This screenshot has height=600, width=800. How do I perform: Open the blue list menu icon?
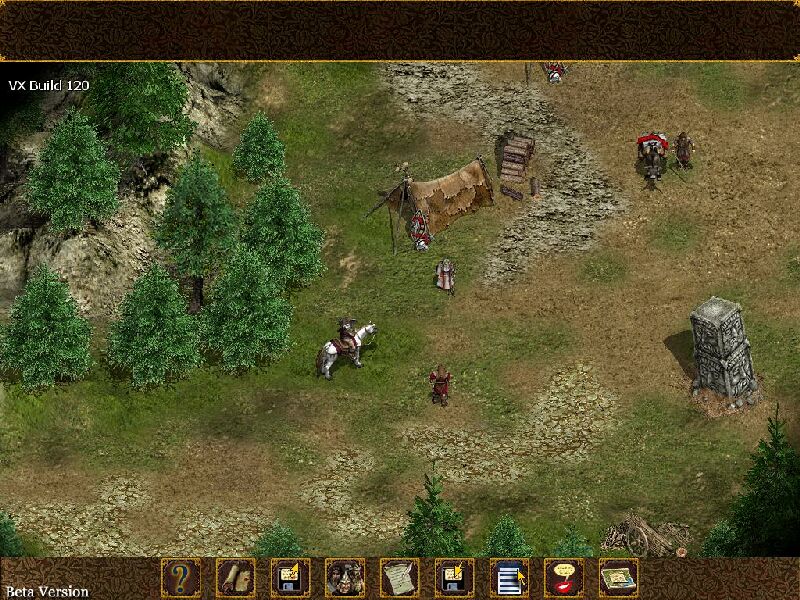pos(509,577)
